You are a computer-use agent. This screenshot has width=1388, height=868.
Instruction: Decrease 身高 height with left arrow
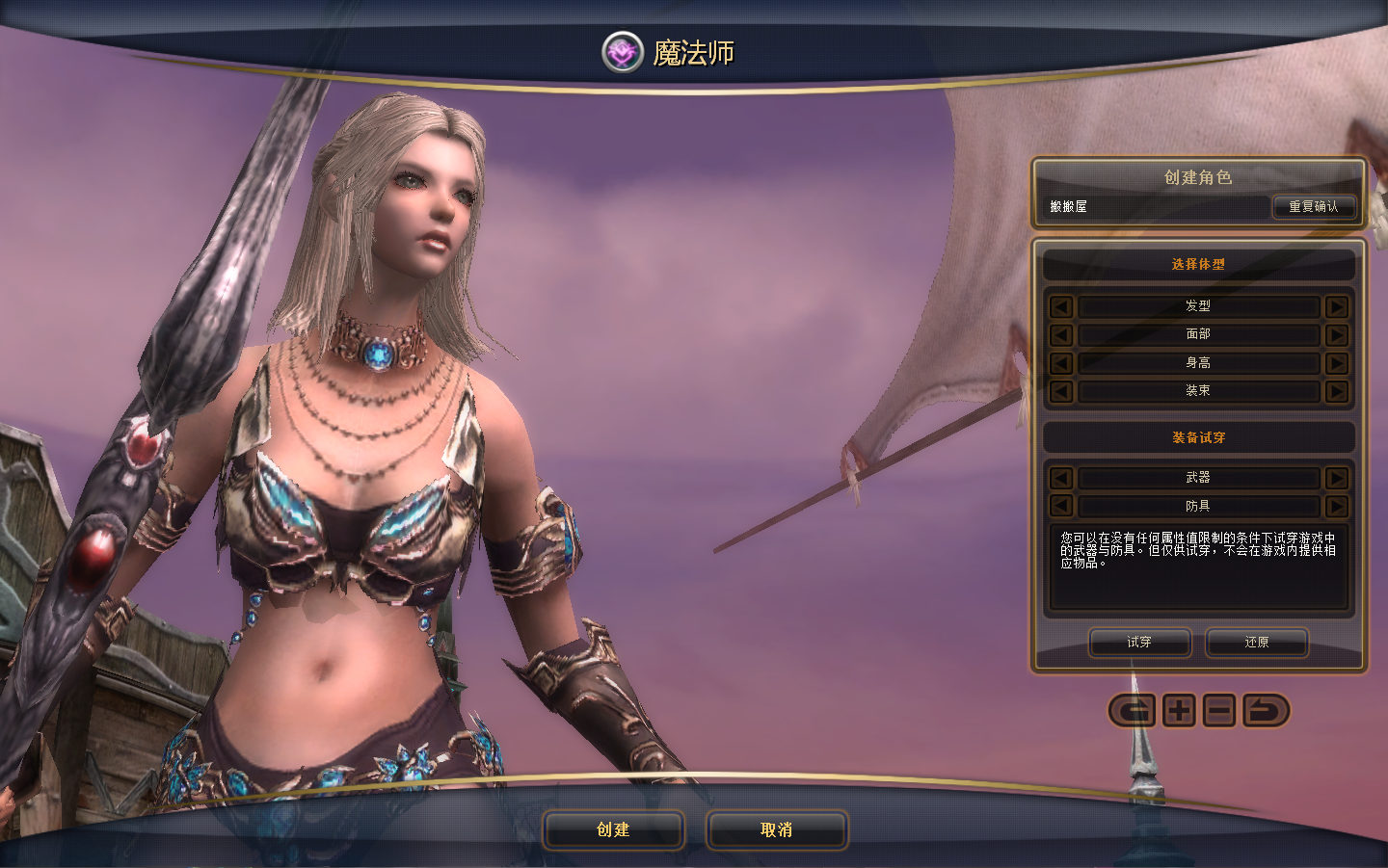(1061, 363)
